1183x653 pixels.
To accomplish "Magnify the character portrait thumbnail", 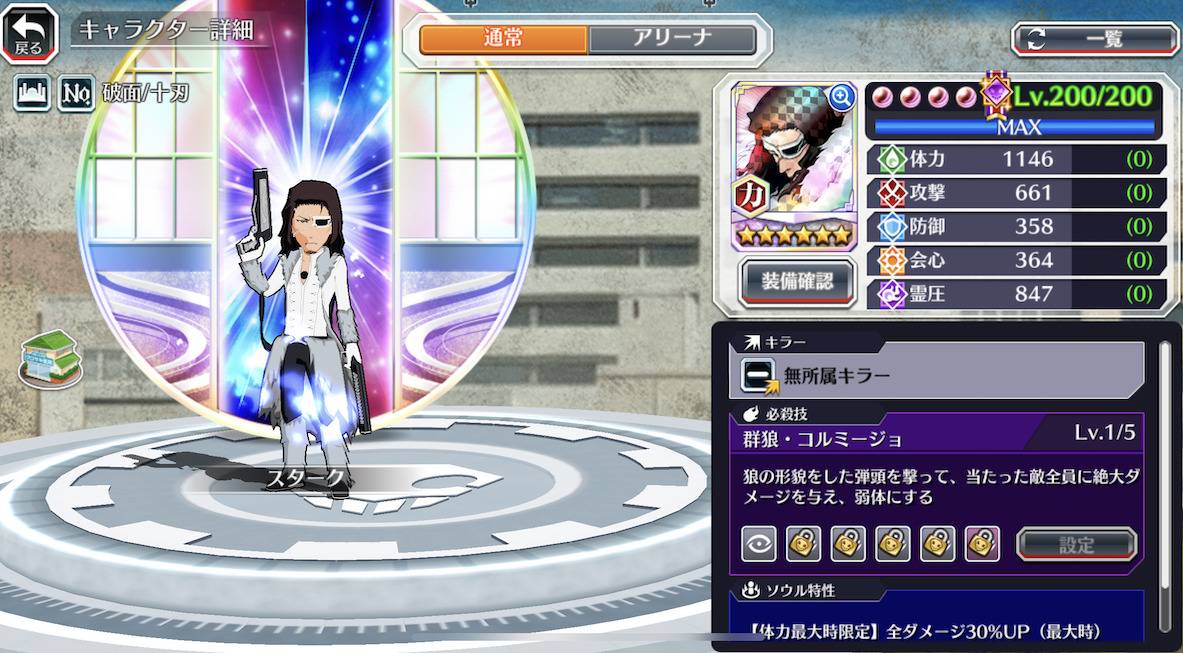I will point(841,97).
